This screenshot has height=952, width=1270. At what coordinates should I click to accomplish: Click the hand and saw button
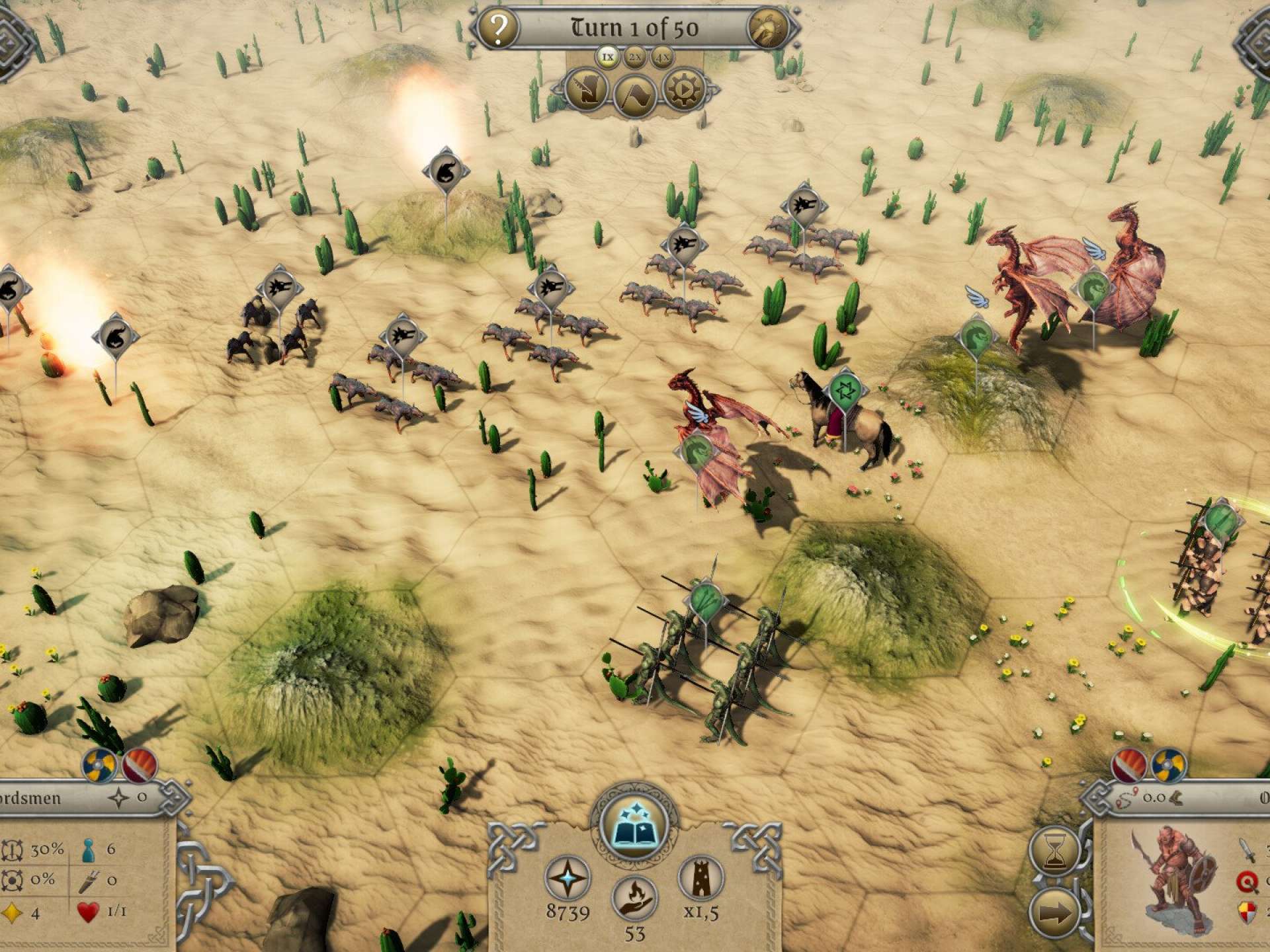(586, 91)
